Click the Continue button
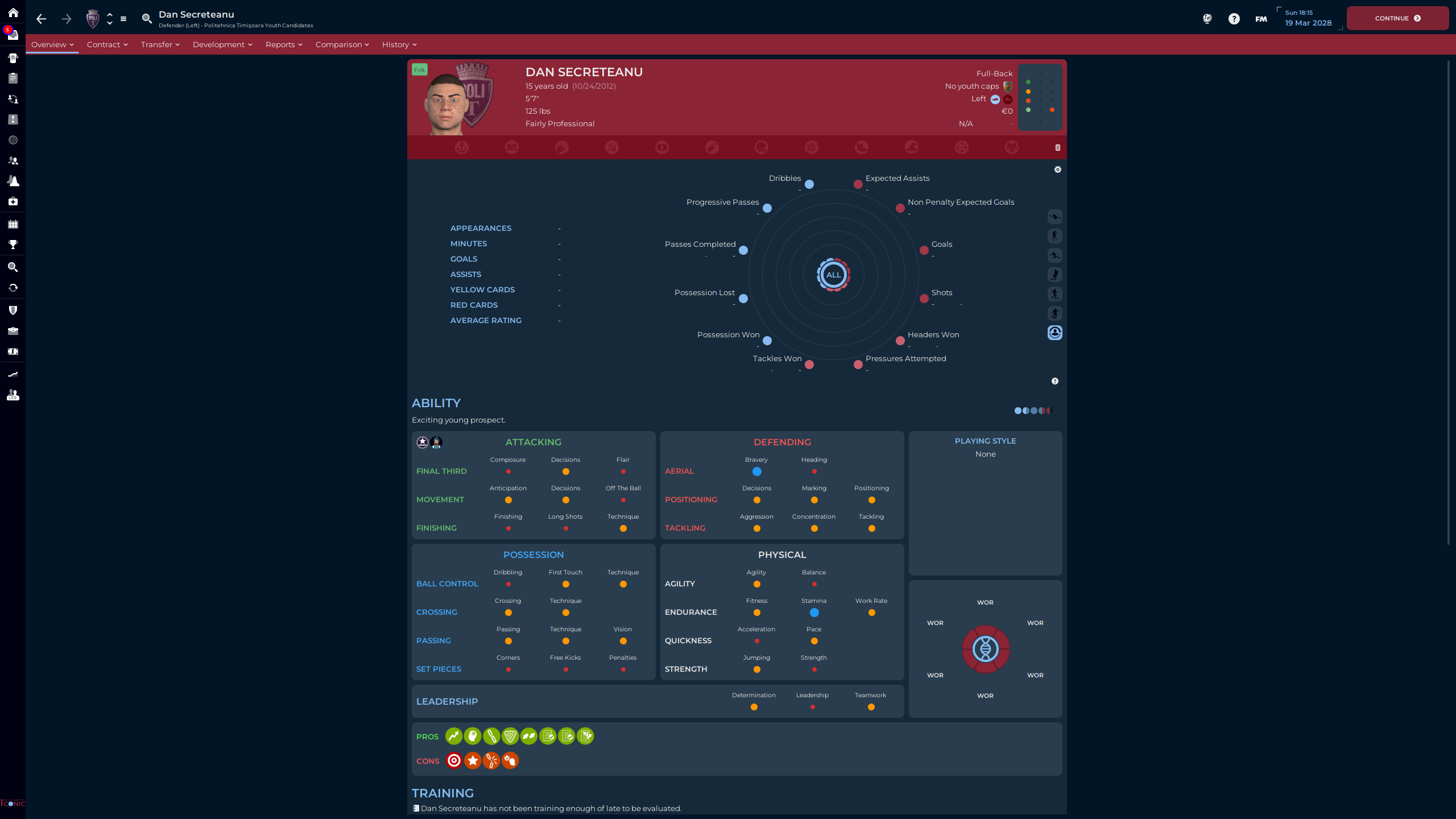1456x819 pixels. (1397, 18)
